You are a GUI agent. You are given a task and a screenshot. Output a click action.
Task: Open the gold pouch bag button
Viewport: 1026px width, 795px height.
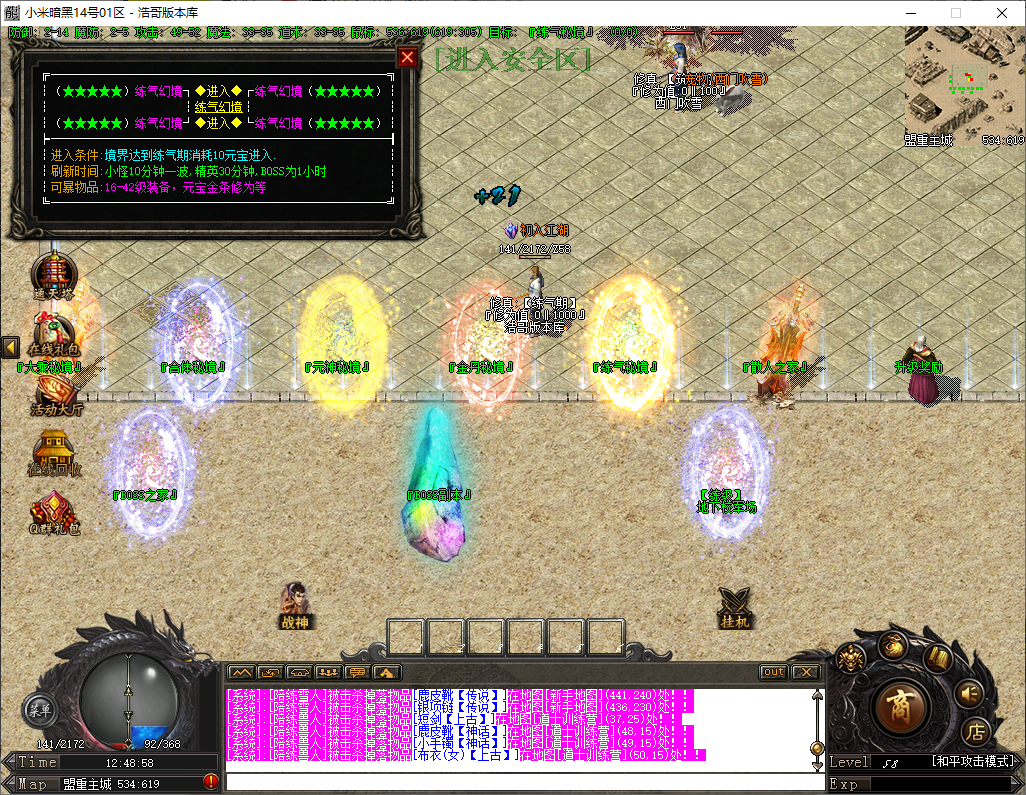pos(893,645)
